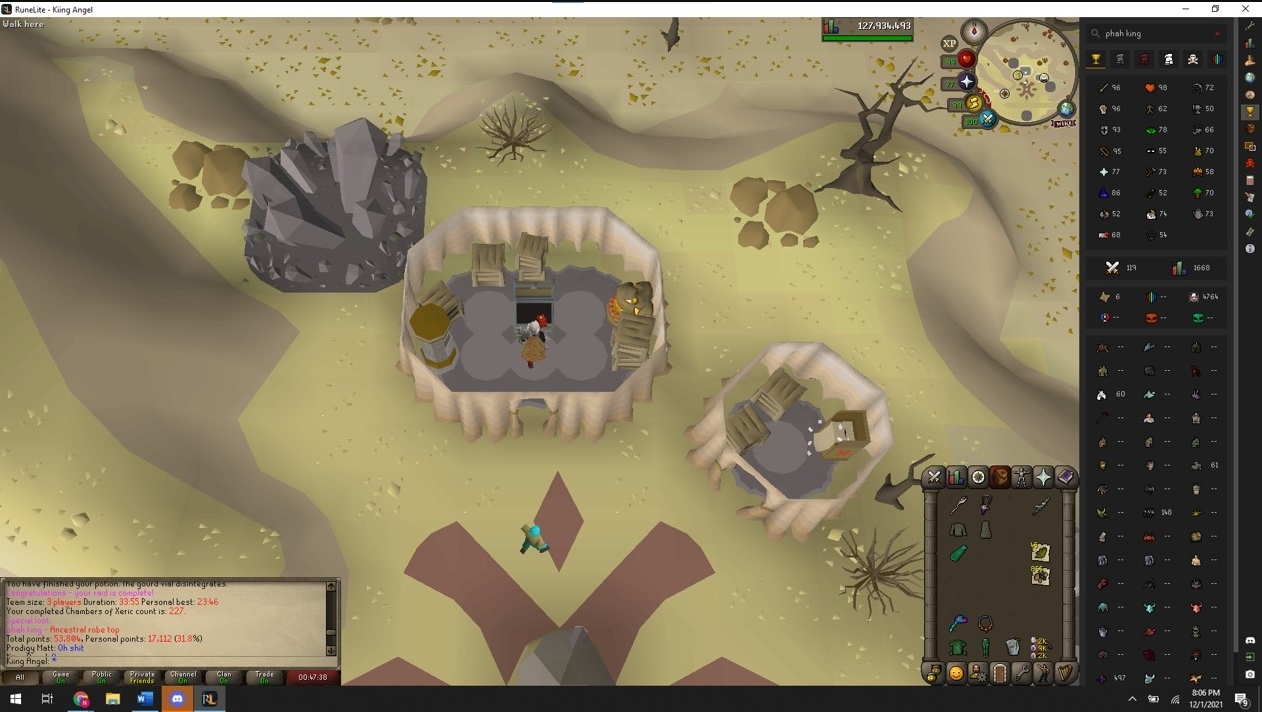Screen dimensions: 1262x712
Task: Show the Prayer tab
Action: coord(1043,477)
